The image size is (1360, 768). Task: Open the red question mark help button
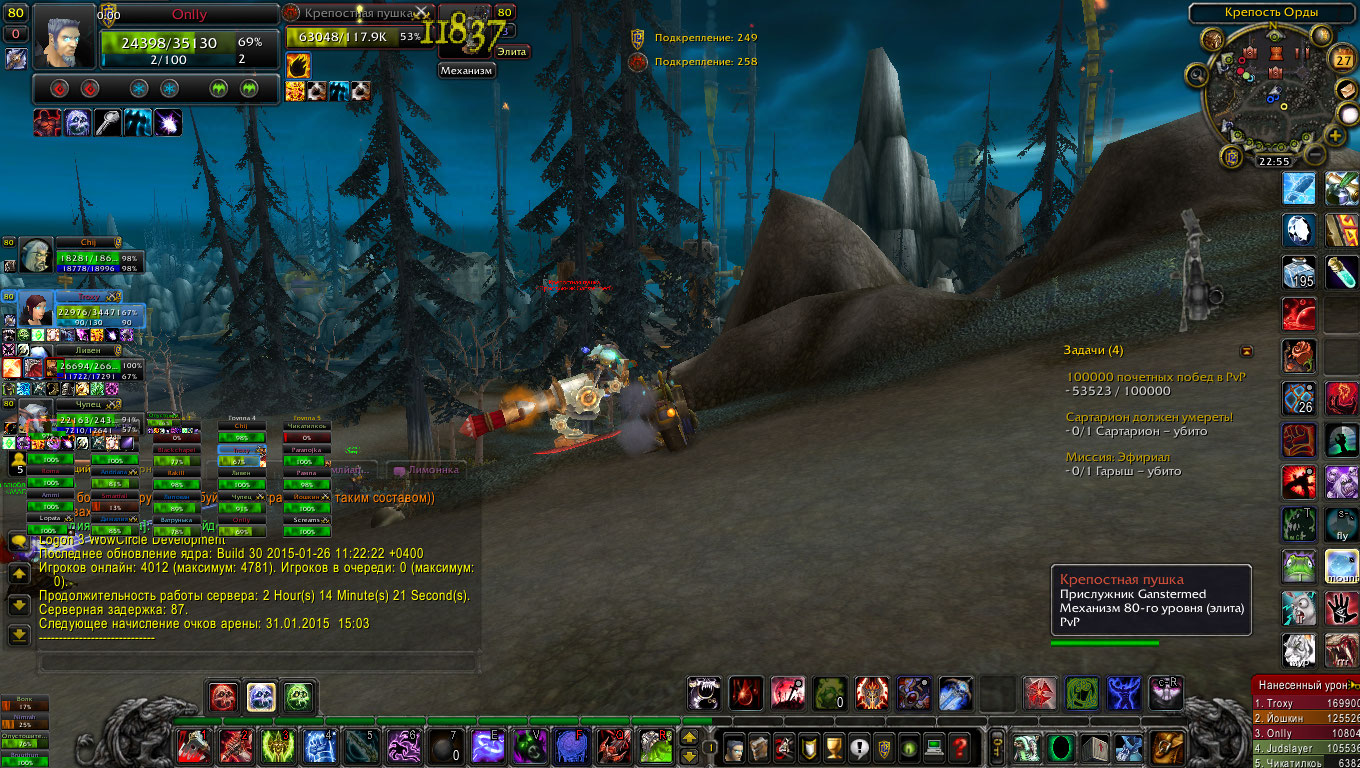tap(960, 746)
